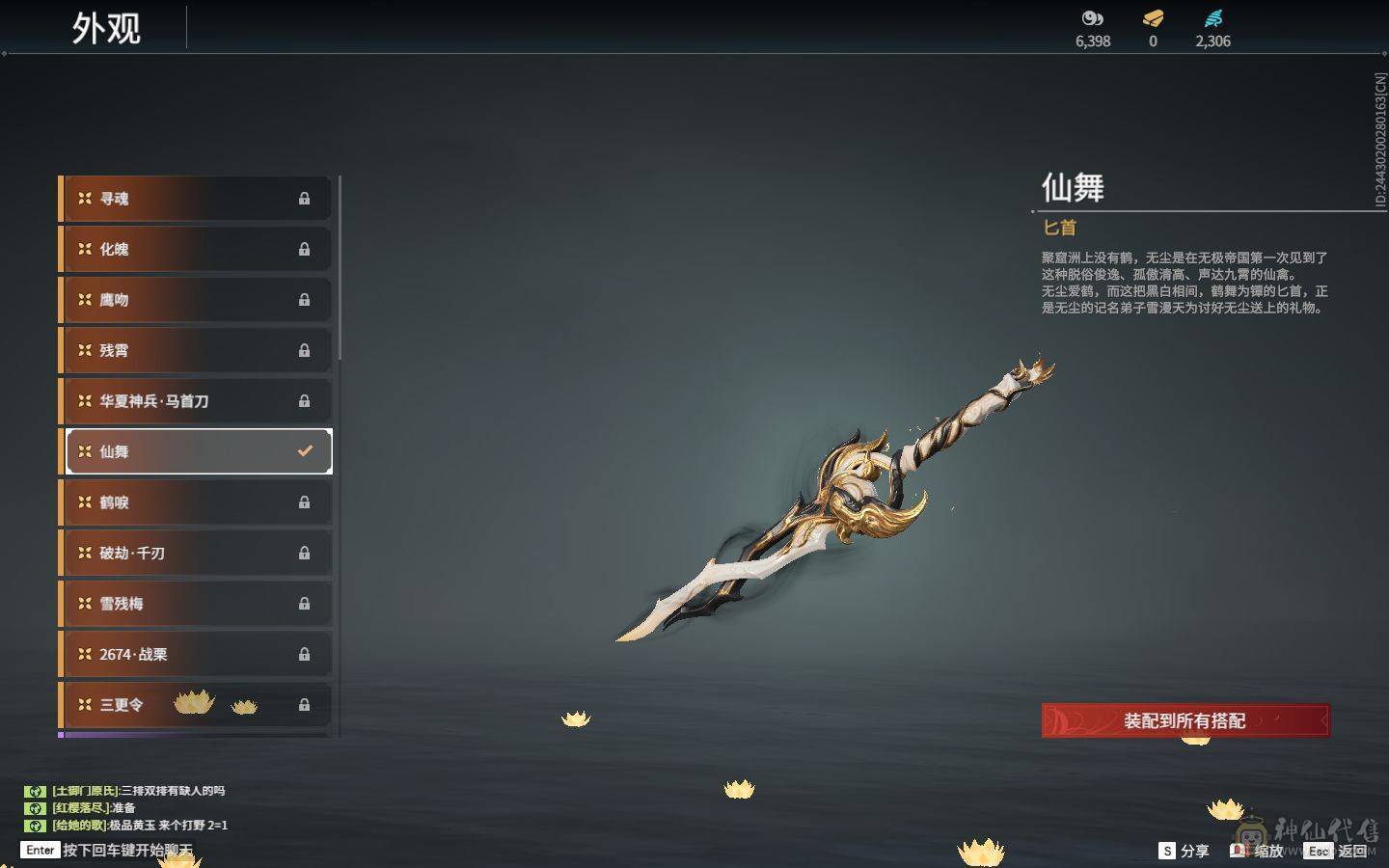
Task: Click the gold ingot currency icon showing 0
Action: (x=1152, y=17)
